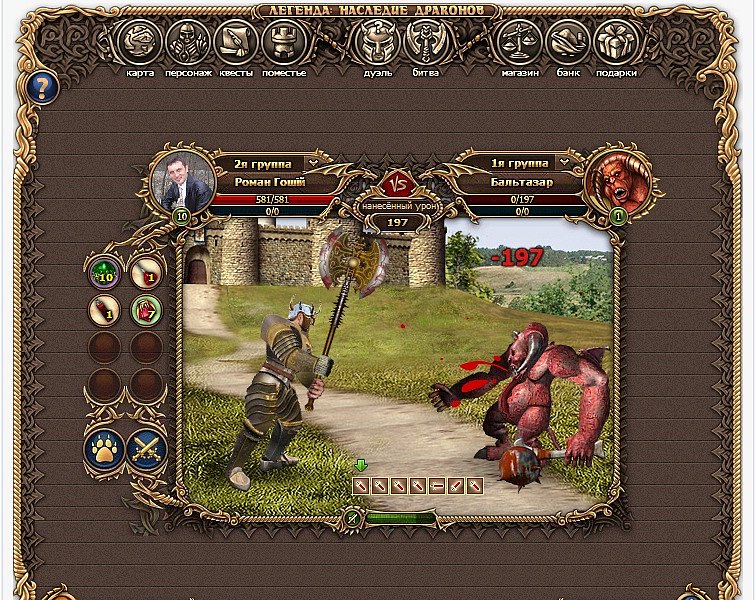The height and width of the screenshot is (600, 755).
Task: Open the битва battle menu
Action: click(x=426, y=42)
